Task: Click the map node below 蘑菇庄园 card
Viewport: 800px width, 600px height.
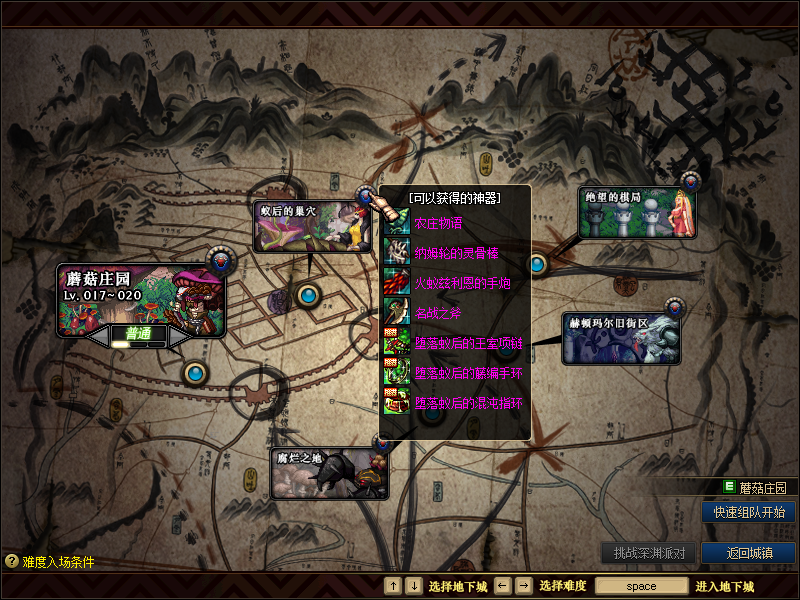Action: pyautogui.click(x=195, y=373)
